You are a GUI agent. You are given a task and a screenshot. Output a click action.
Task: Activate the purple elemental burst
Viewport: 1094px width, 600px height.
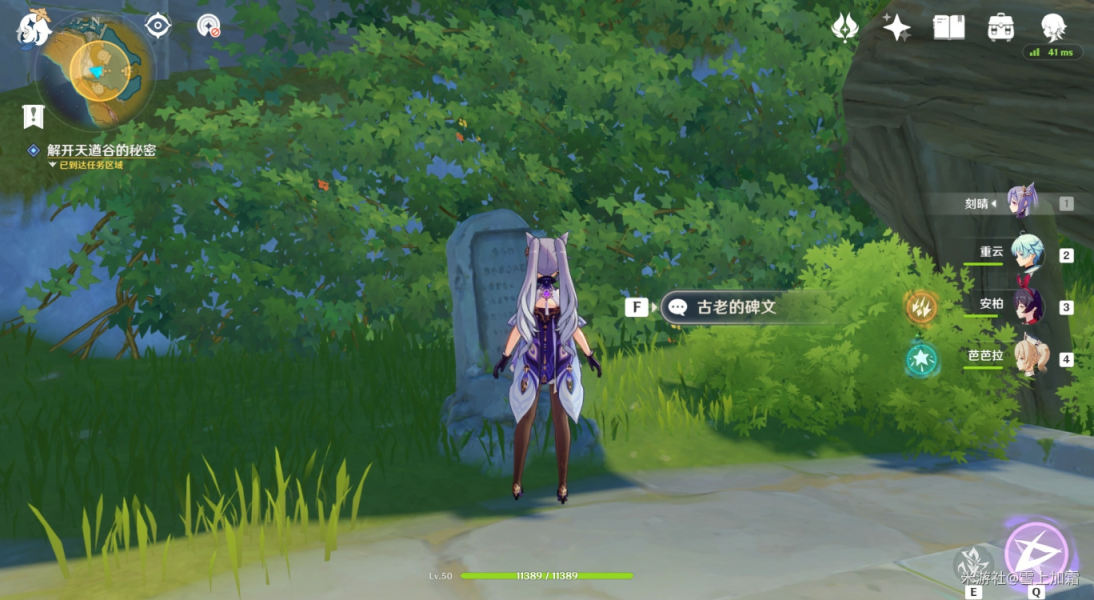[1036, 553]
